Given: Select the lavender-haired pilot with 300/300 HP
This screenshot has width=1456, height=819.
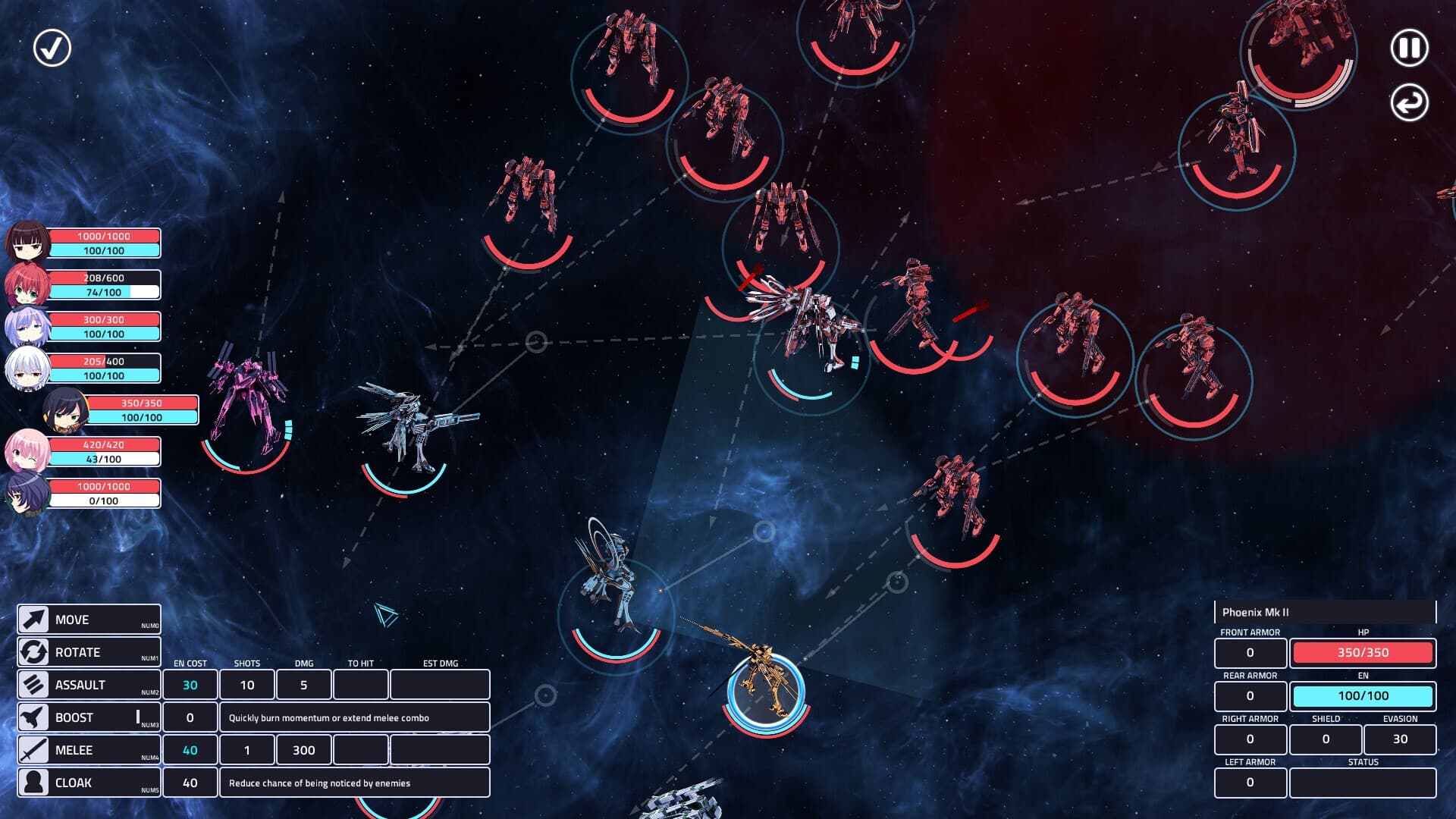Looking at the screenshot, I should click(x=28, y=327).
